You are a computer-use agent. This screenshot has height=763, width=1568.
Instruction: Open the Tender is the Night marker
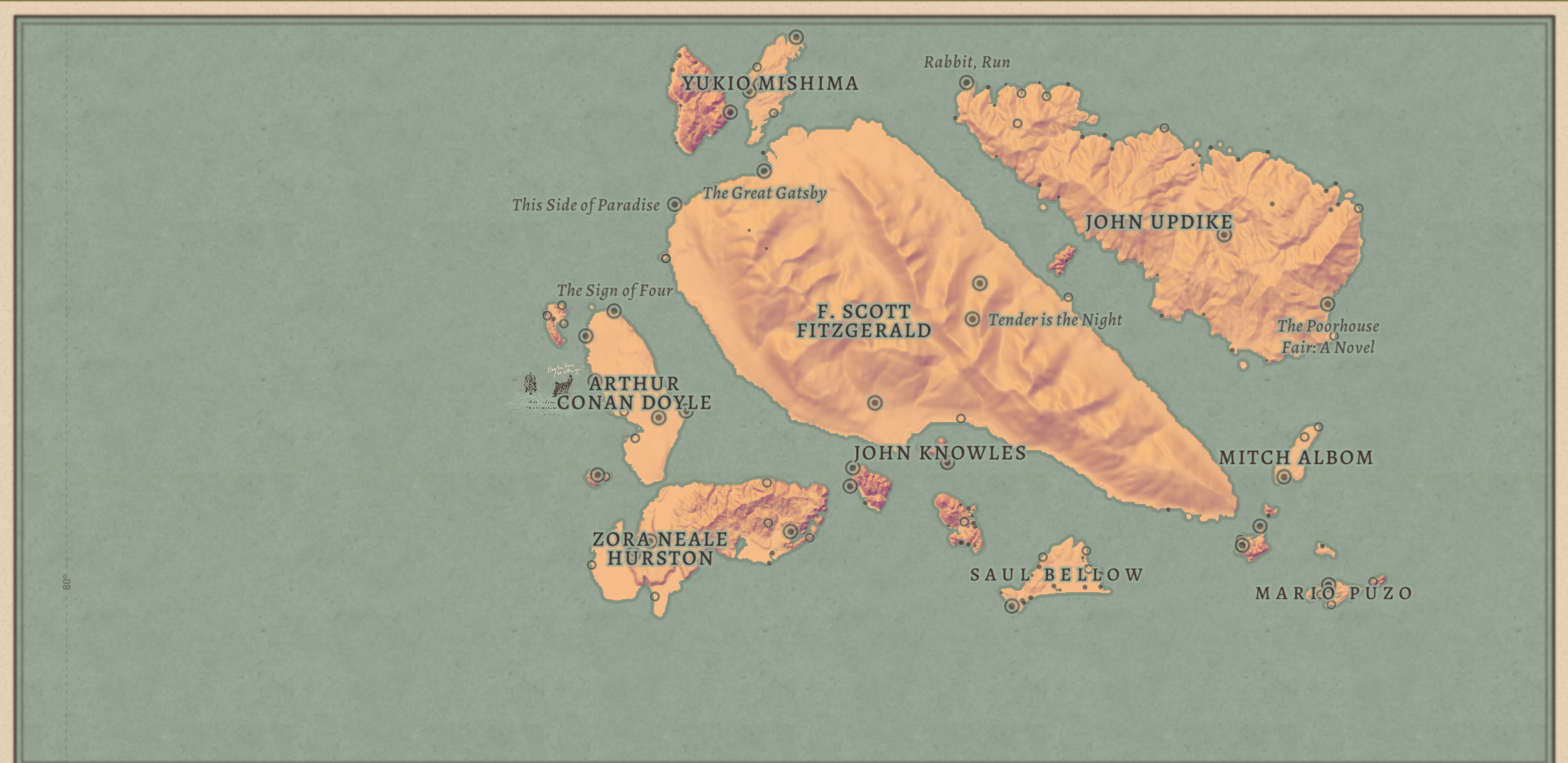point(972,319)
